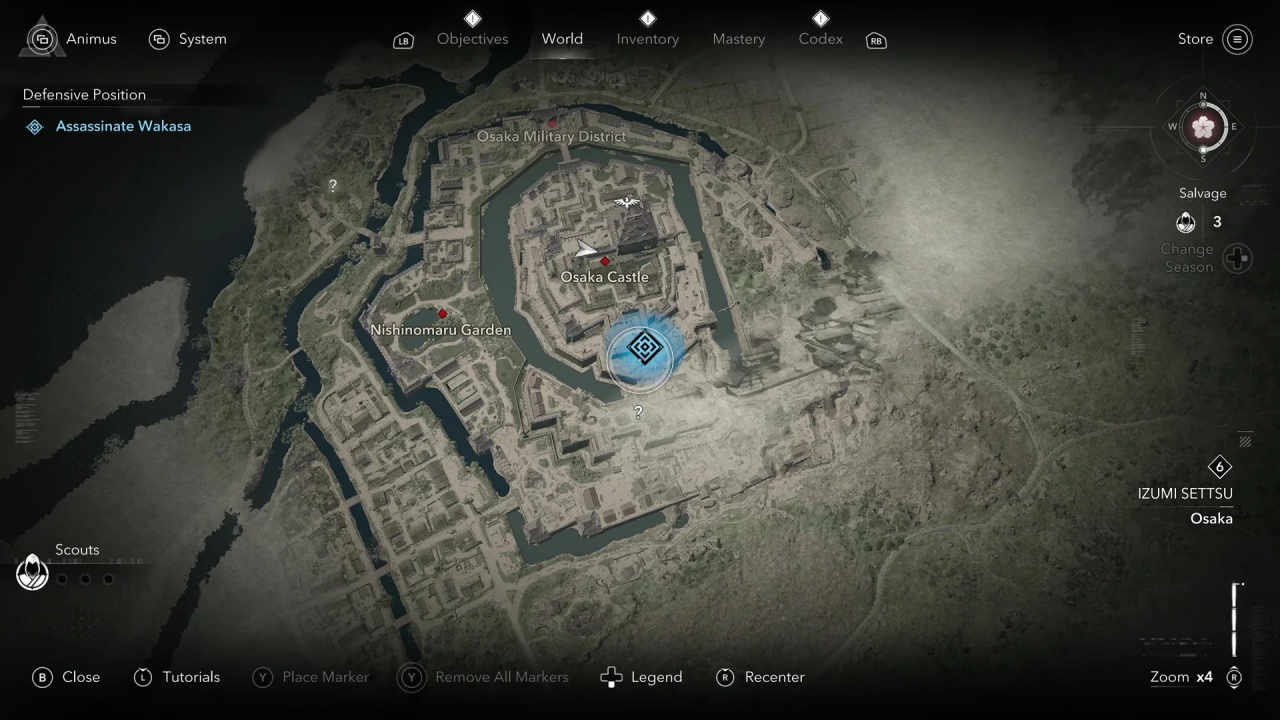Open the Tutorials list
The image size is (1280, 720).
click(x=177, y=677)
